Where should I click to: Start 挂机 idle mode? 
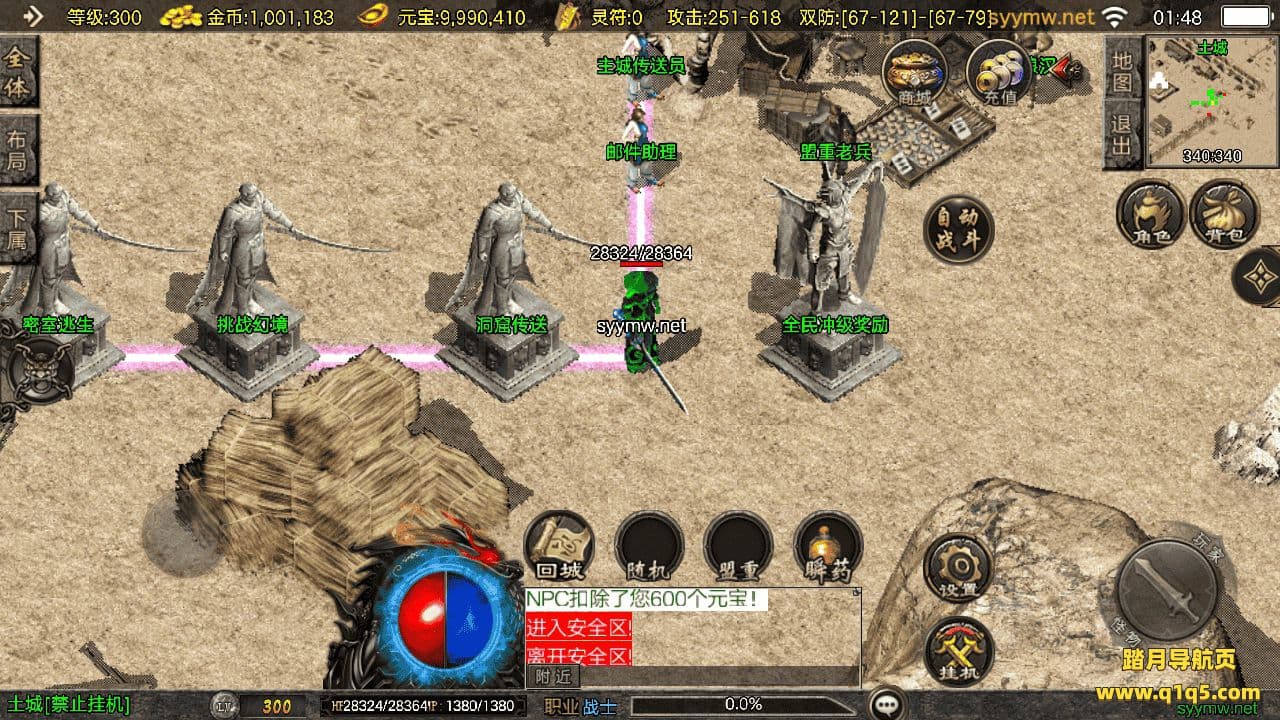(959, 651)
